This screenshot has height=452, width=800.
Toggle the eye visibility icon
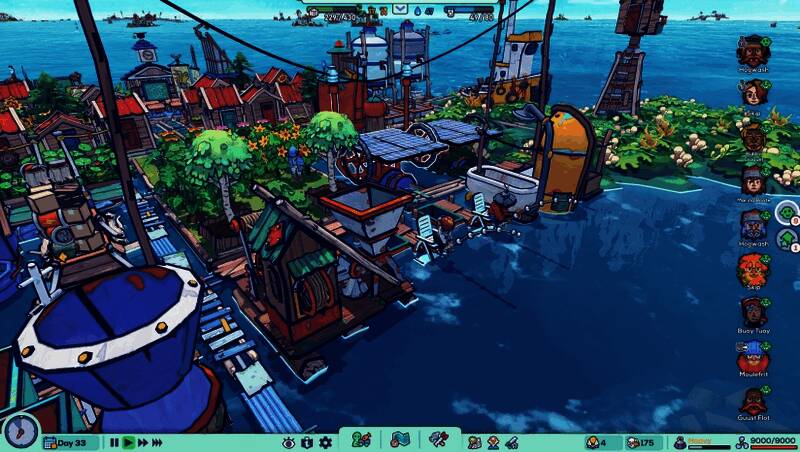point(288,442)
